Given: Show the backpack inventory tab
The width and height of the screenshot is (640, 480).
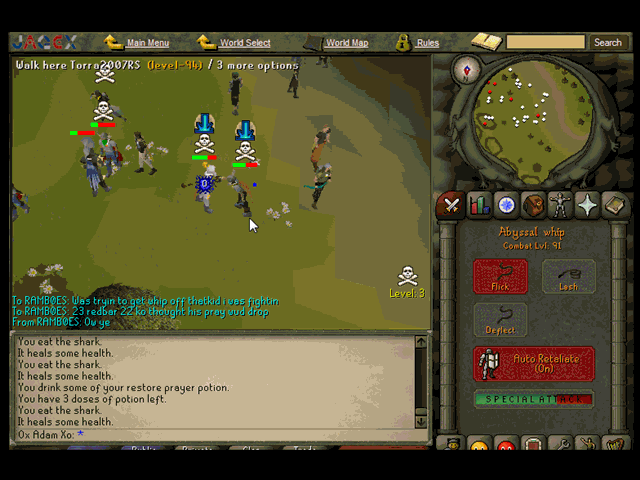Looking at the screenshot, I should coord(534,205).
